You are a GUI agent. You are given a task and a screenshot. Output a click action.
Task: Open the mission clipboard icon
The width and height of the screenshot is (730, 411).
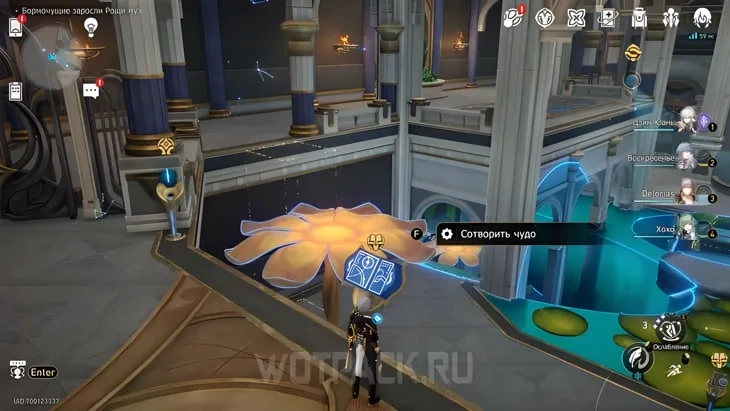coord(16,91)
